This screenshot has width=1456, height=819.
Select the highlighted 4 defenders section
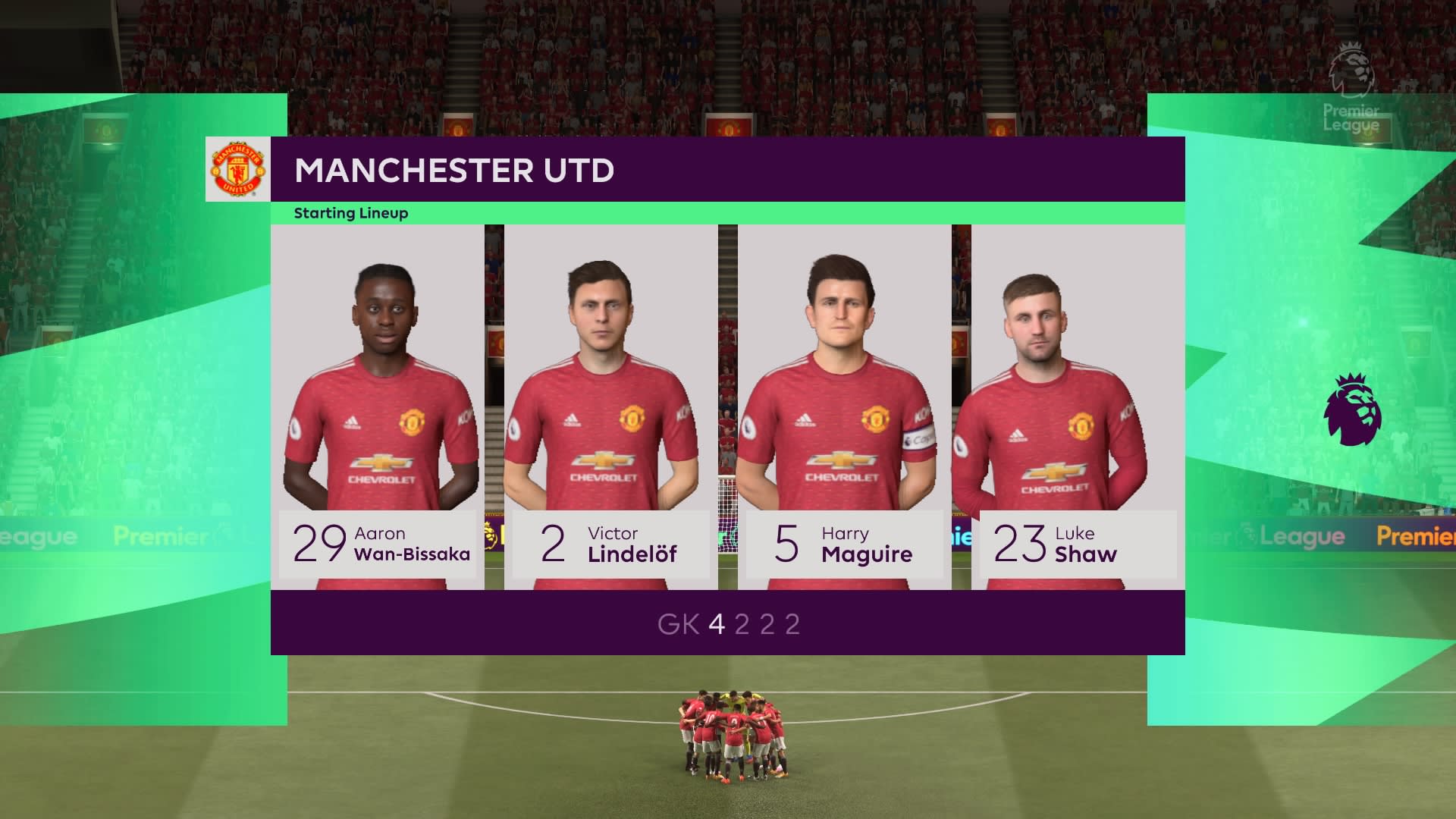717,624
